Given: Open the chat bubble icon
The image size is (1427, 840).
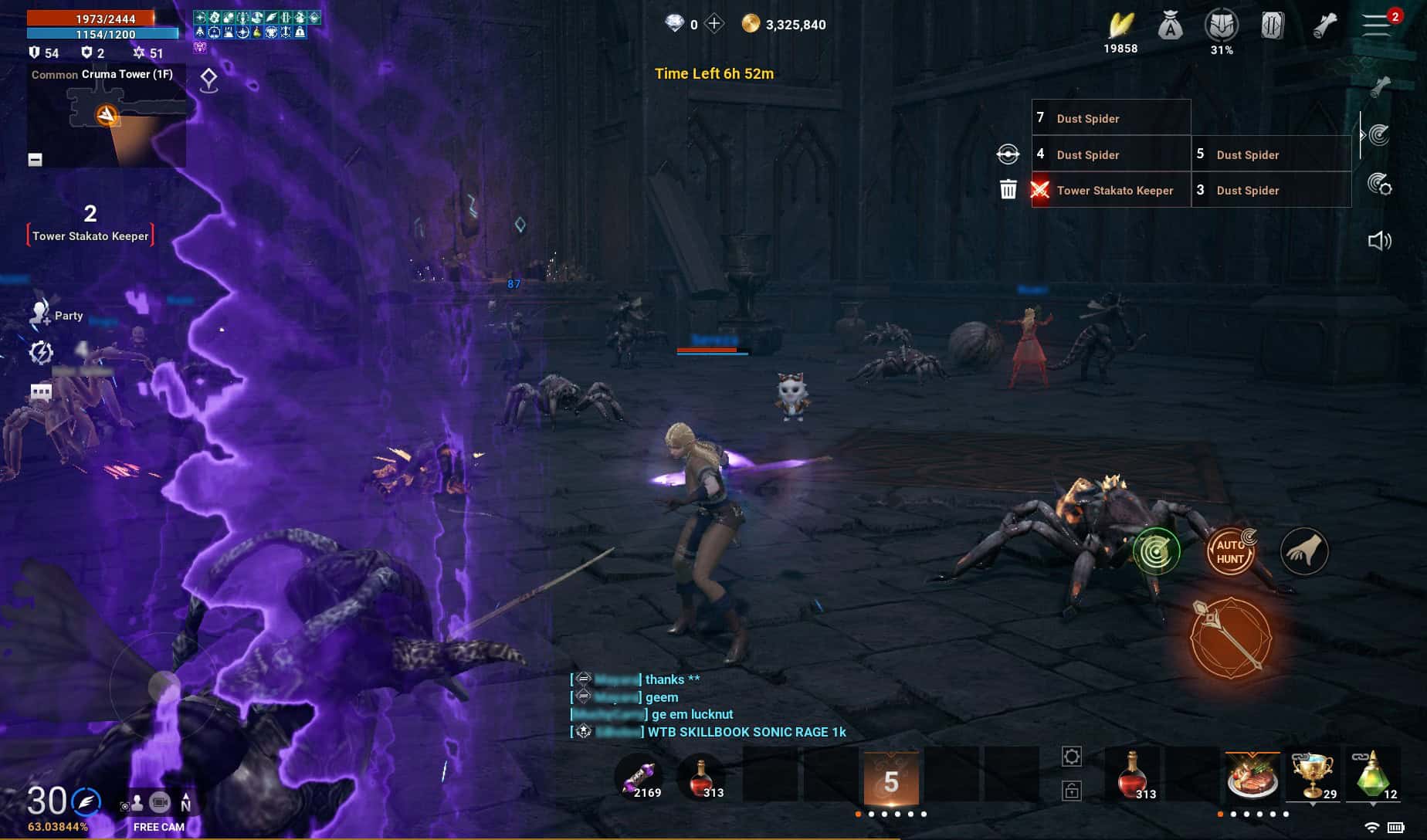Looking at the screenshot, I should tap(41, 392).
